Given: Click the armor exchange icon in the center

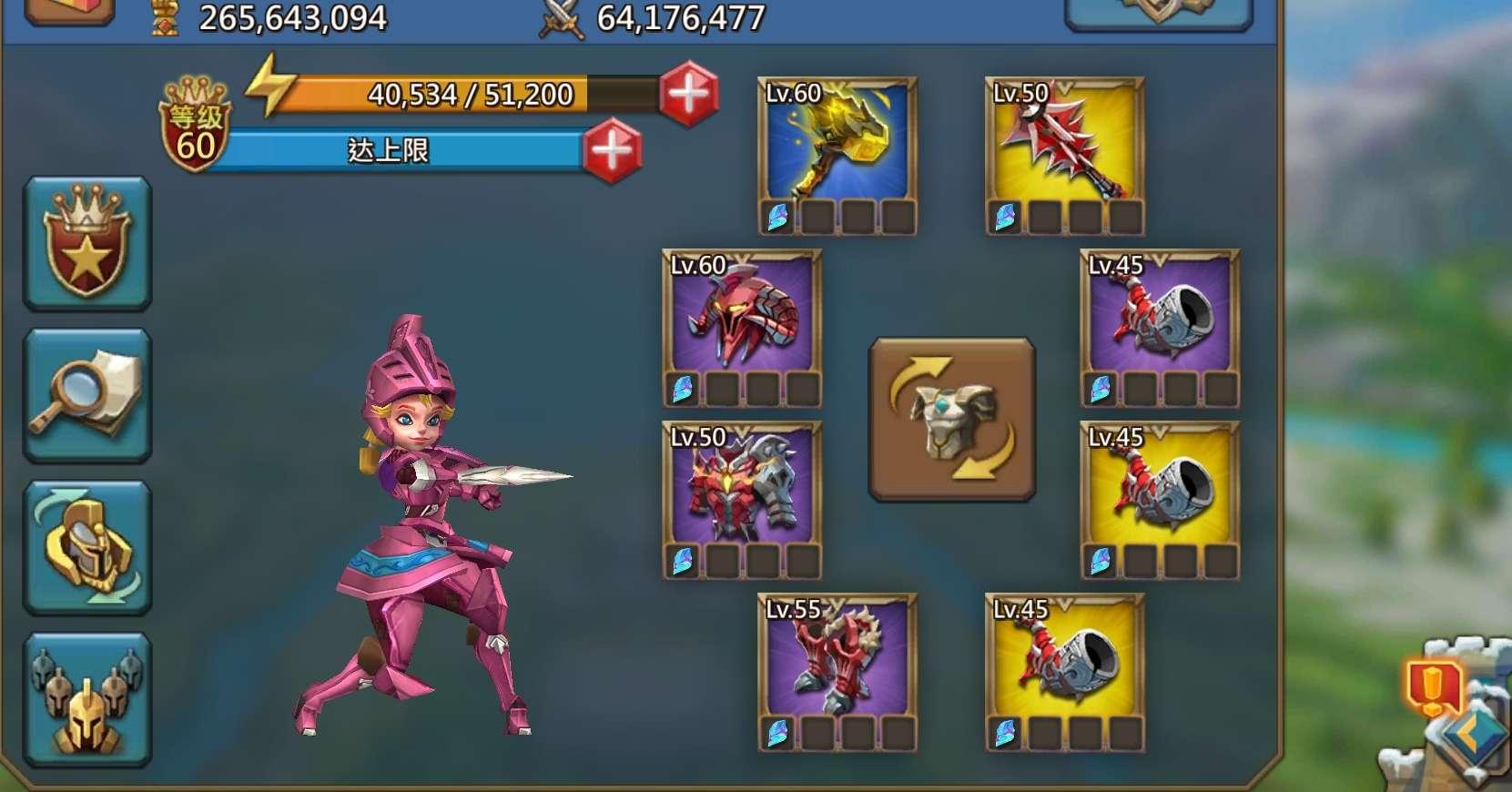Looking at the screenshot, I should 950,419.
